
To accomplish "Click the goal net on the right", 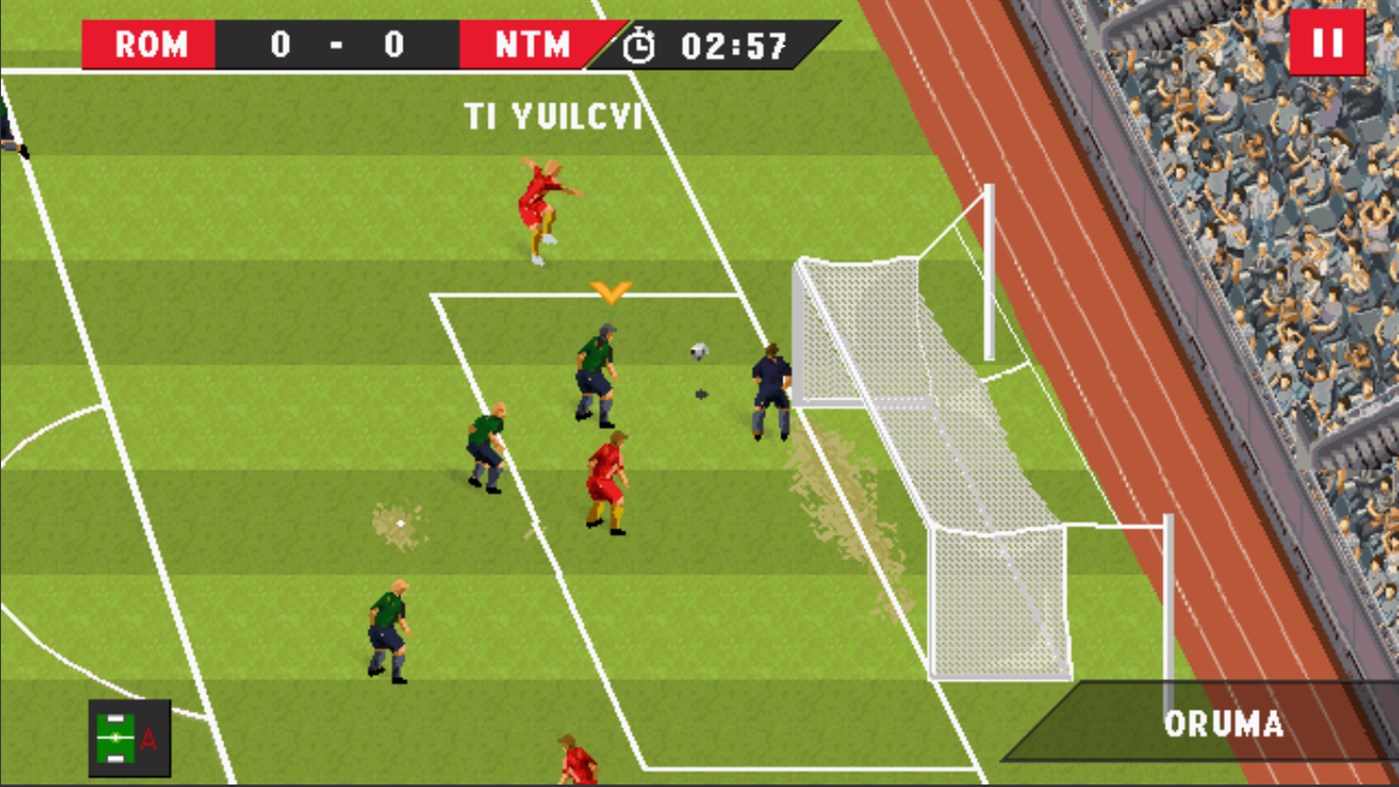I will 900,400.
